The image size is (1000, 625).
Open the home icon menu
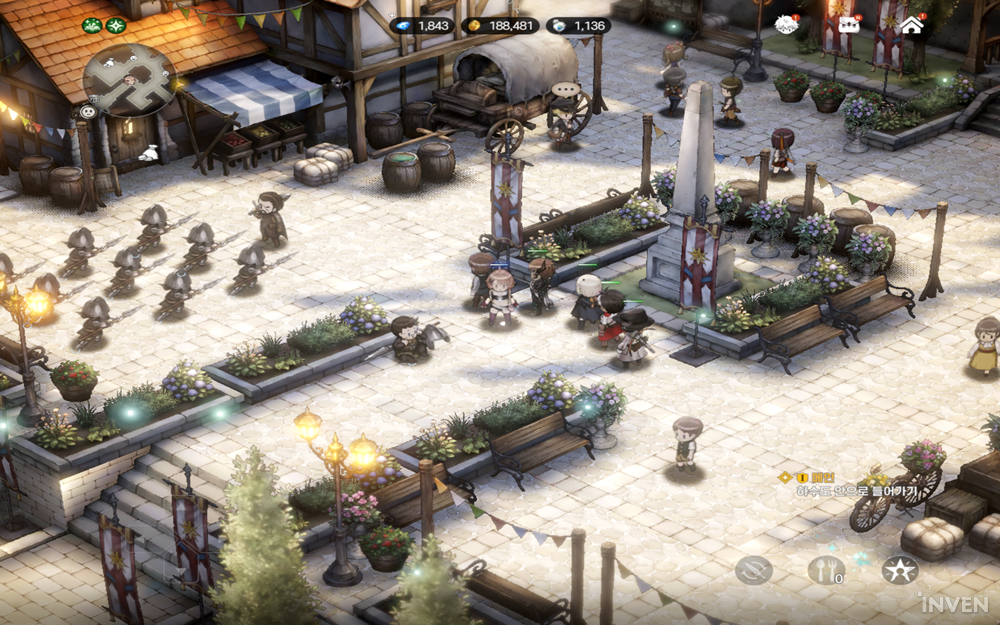point(911,25)
